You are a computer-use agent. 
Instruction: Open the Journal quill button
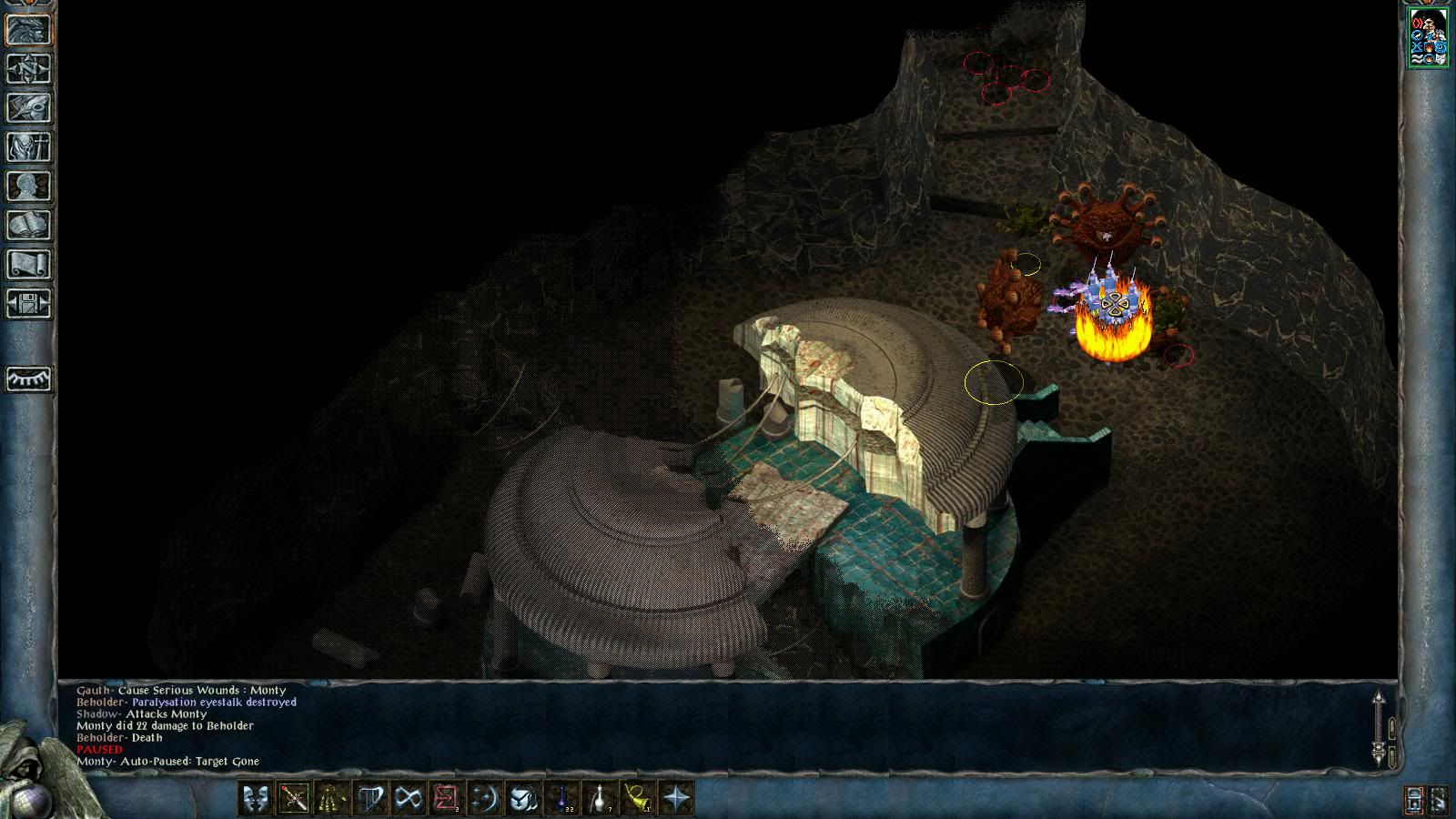point(28,107)
